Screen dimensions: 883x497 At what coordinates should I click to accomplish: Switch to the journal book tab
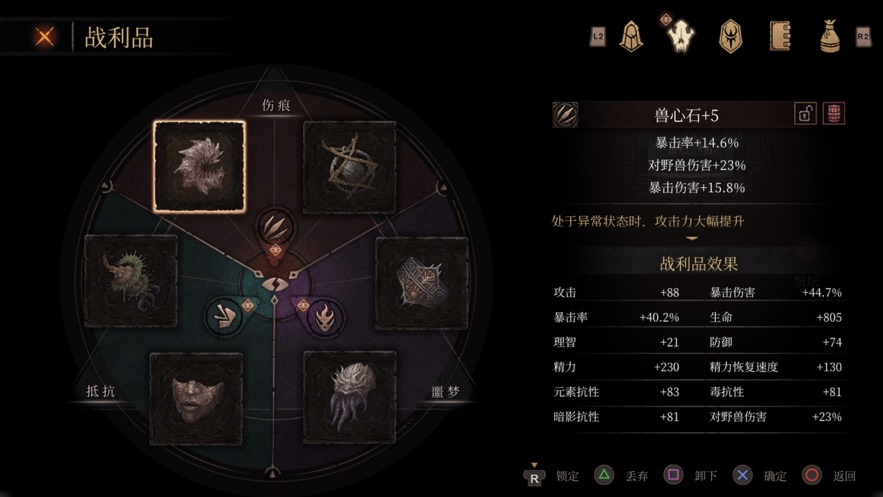point(781,37)
